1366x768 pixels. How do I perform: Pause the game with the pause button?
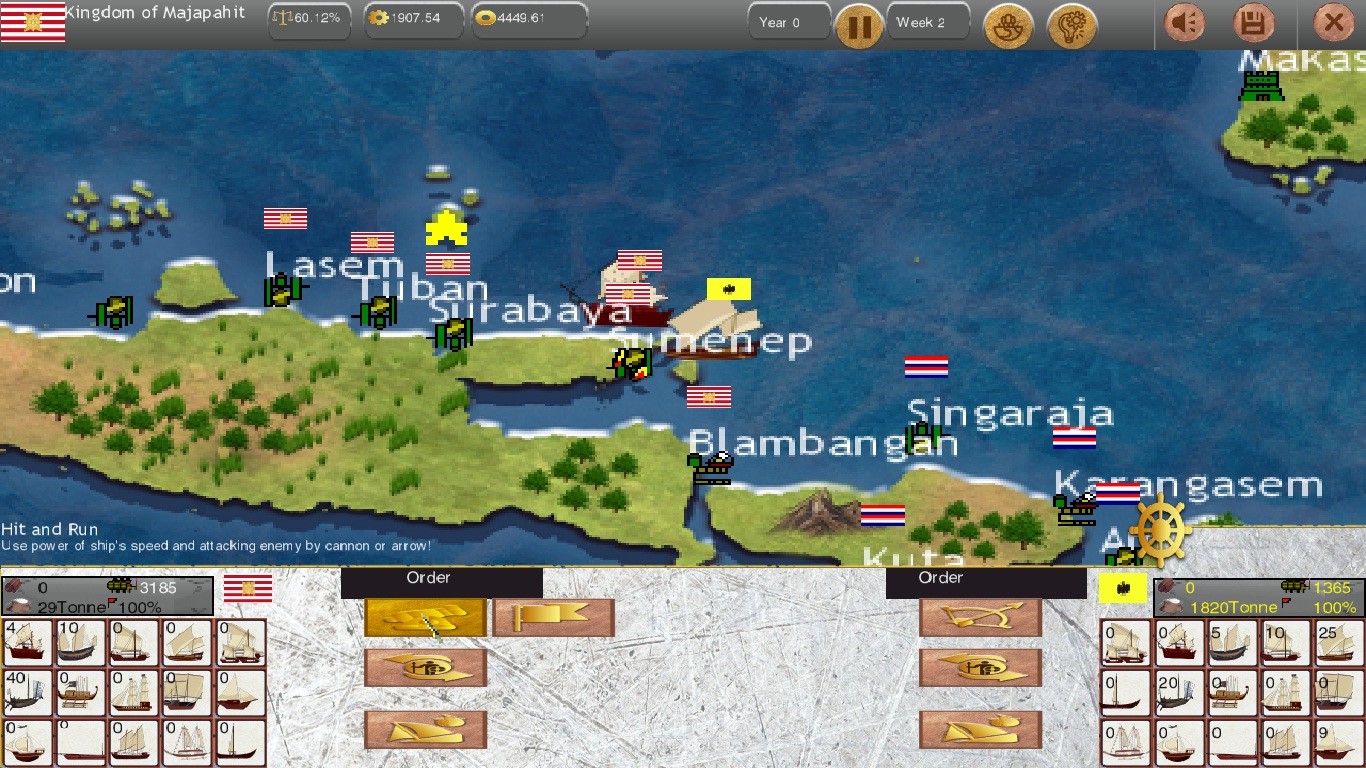pos(858,26)
